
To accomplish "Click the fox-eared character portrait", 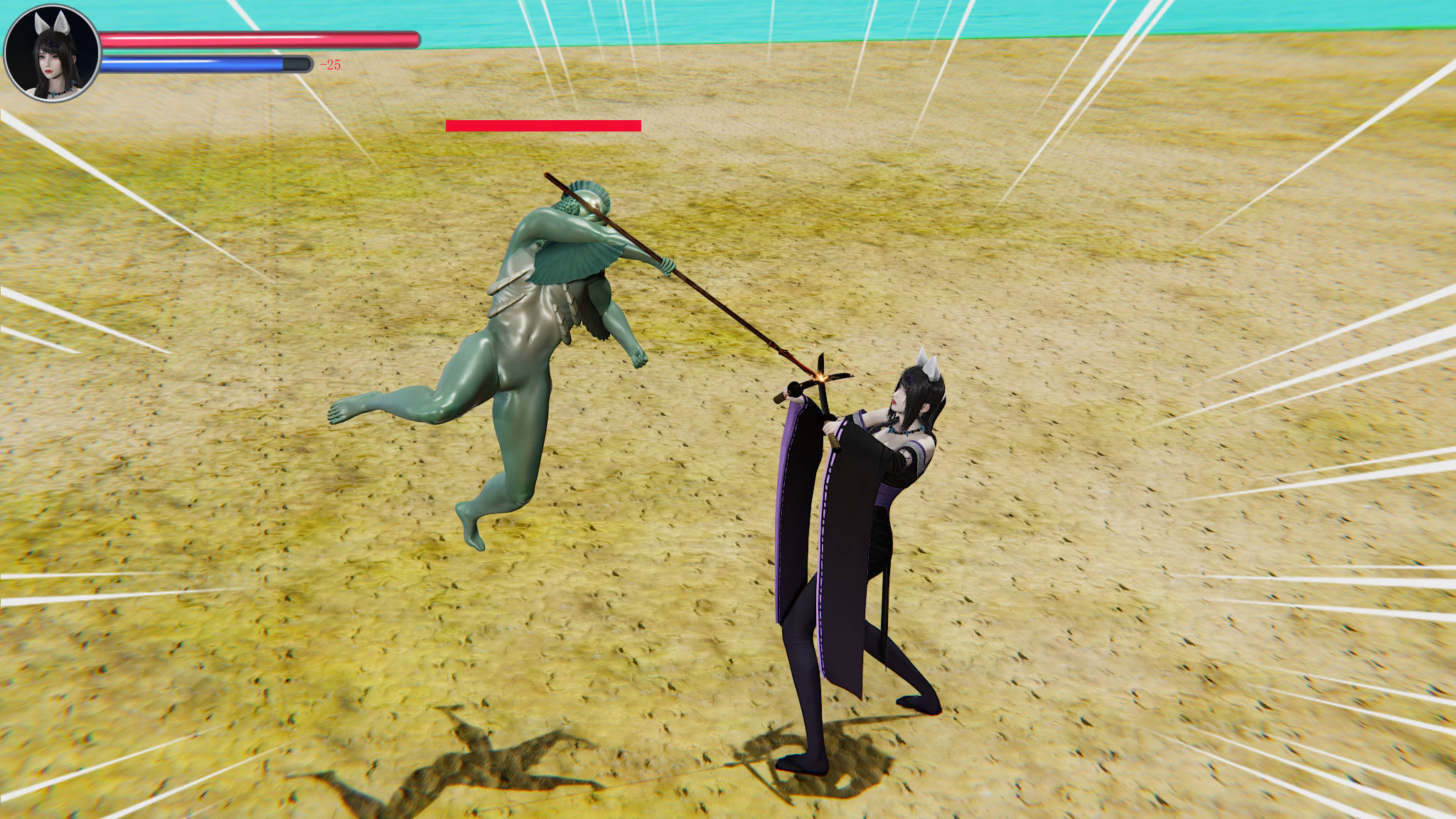I will (52, 53).
